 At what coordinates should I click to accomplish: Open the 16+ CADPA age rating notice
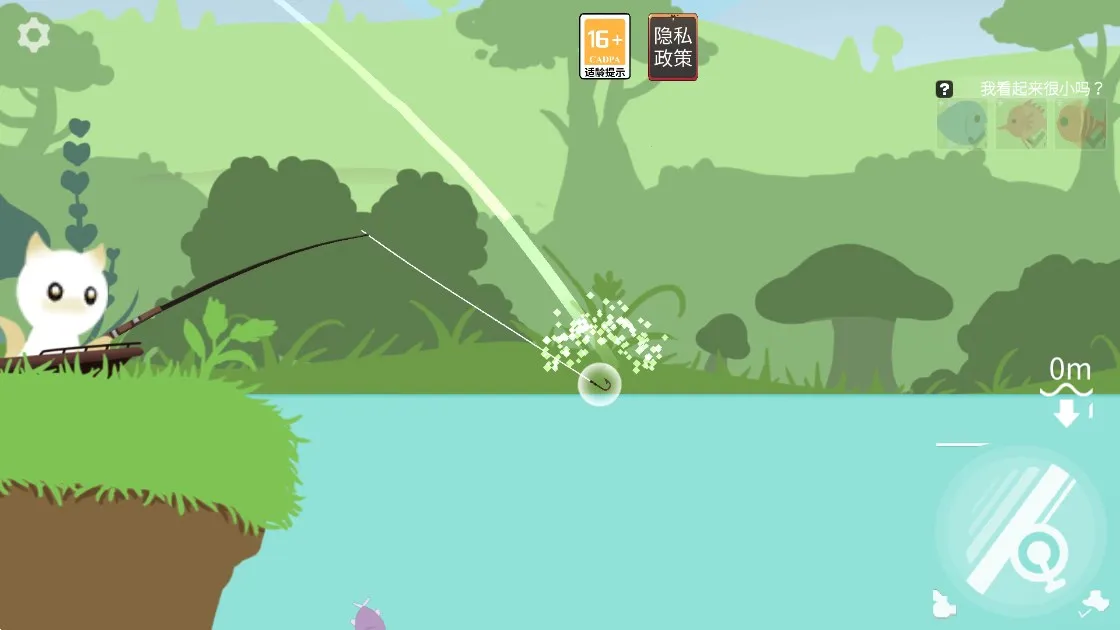tap(605, 46)
